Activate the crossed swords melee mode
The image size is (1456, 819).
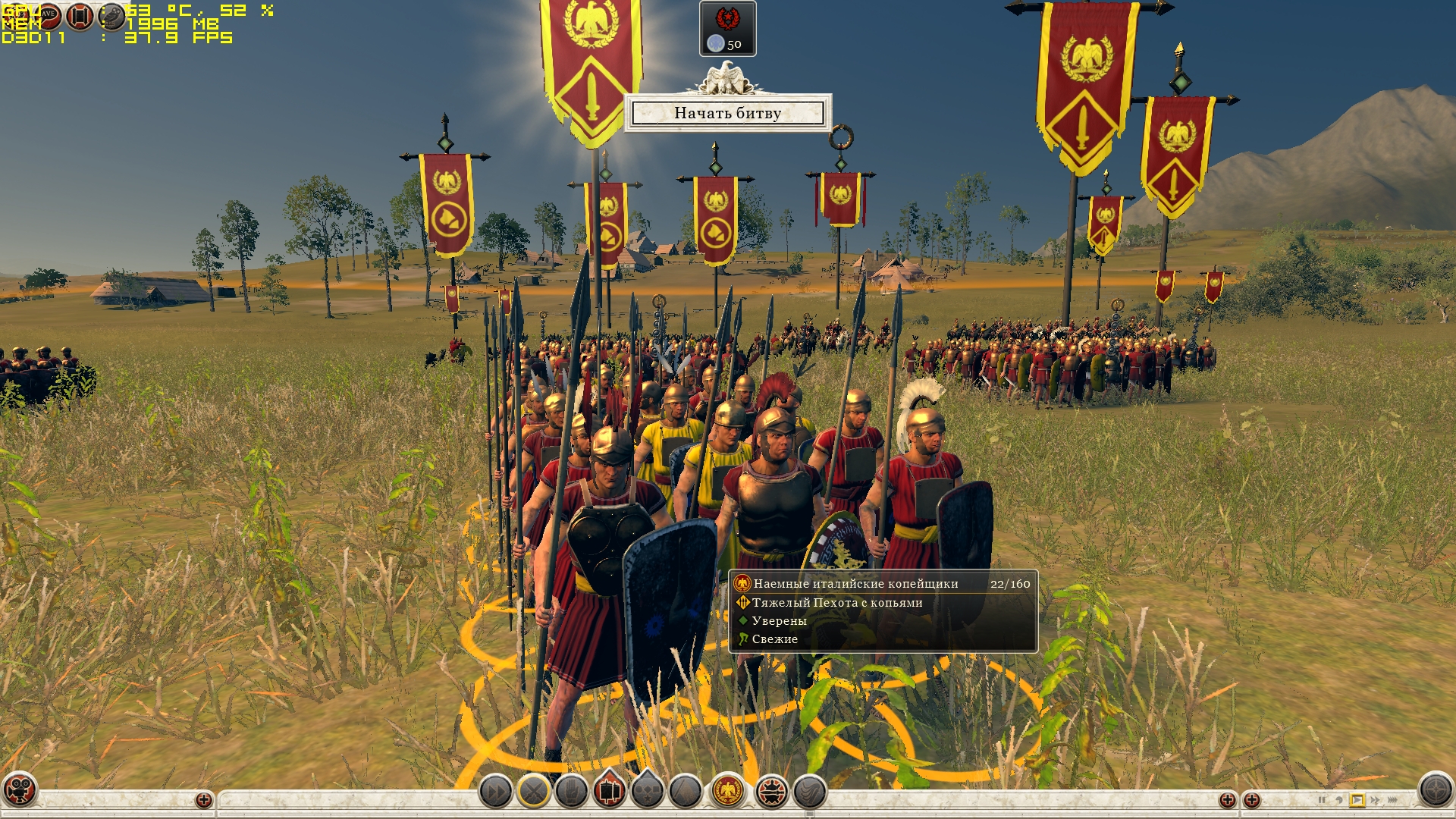(x=534, y=792)
